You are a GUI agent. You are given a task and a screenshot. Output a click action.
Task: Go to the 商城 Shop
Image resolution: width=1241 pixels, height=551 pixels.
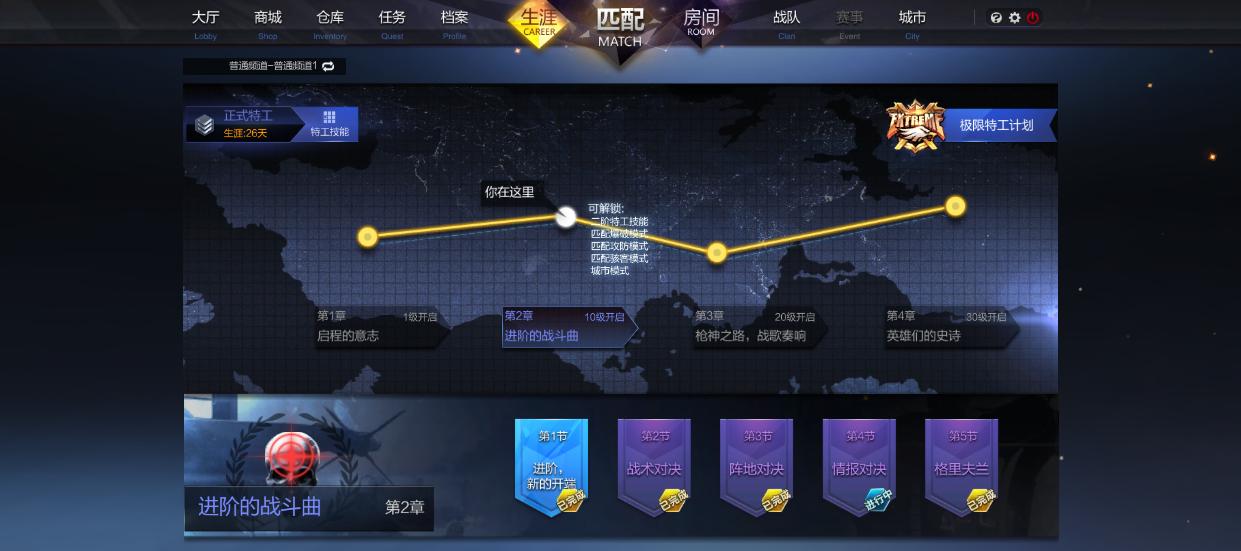(x=268, y=22)
